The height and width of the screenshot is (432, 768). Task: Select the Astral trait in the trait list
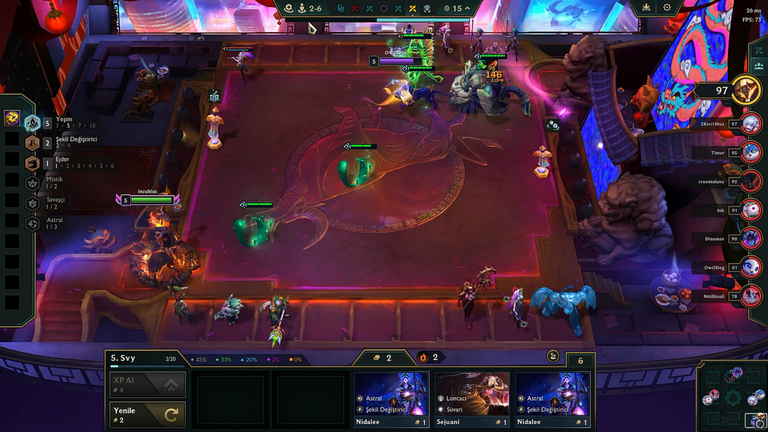[45, 224]
